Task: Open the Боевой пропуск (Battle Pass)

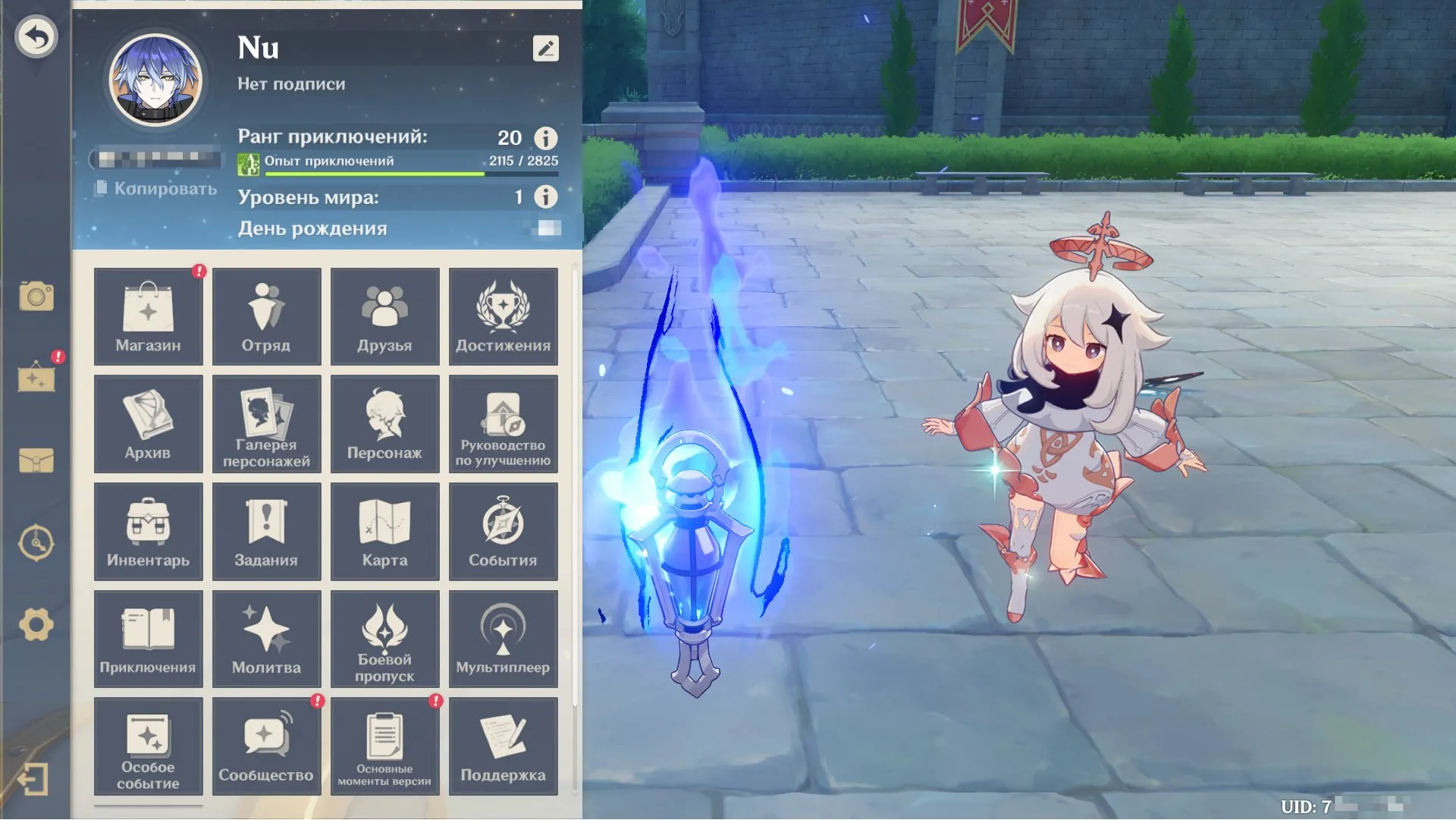Action: tap(384, 639)
